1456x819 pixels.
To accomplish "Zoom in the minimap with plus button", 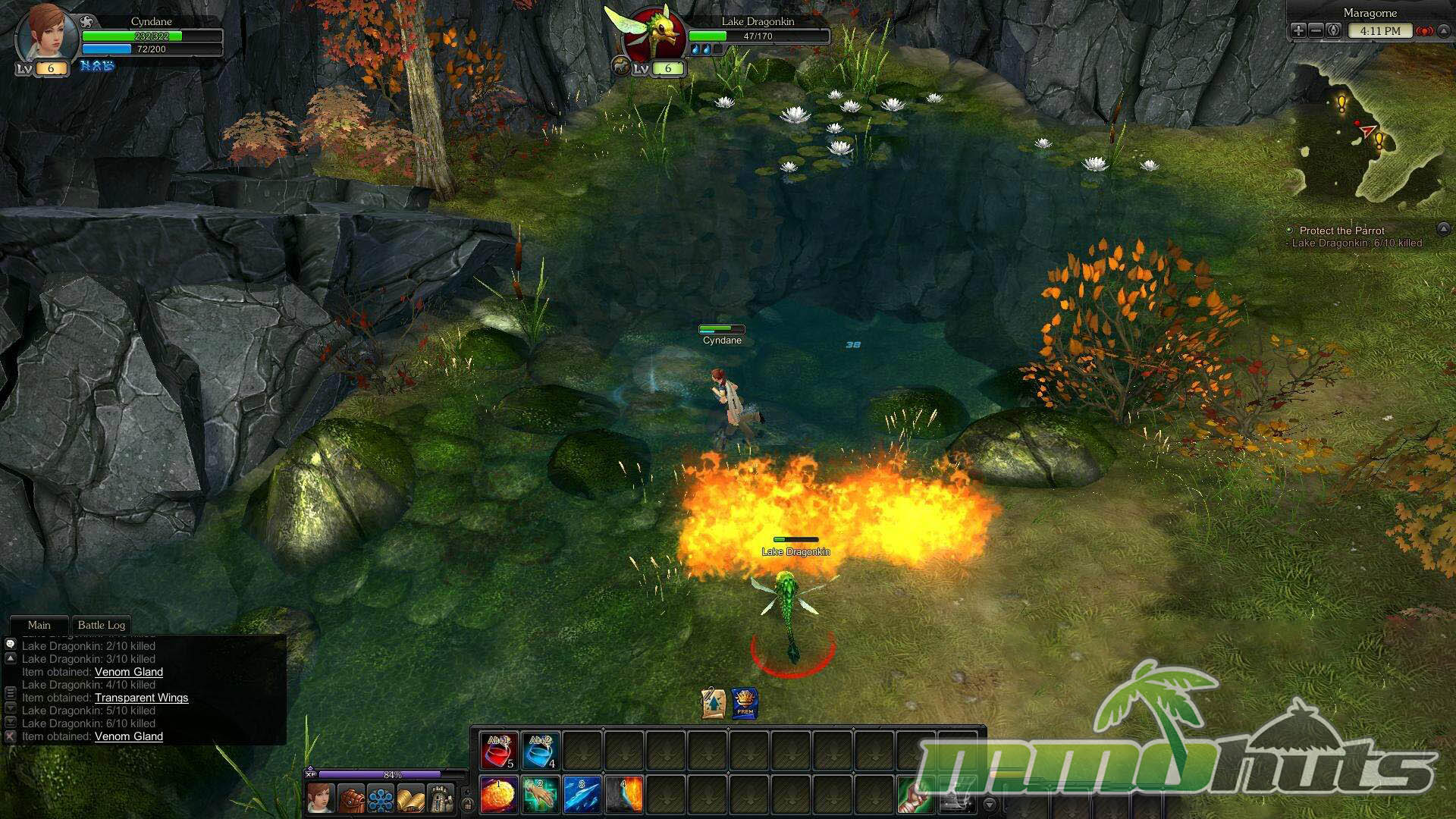I will [1298, 31].
